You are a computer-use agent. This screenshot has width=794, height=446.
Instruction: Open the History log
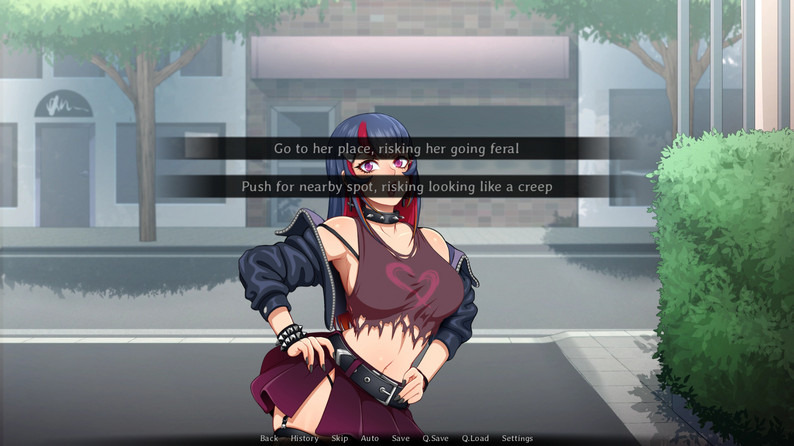tap(304, 438)
